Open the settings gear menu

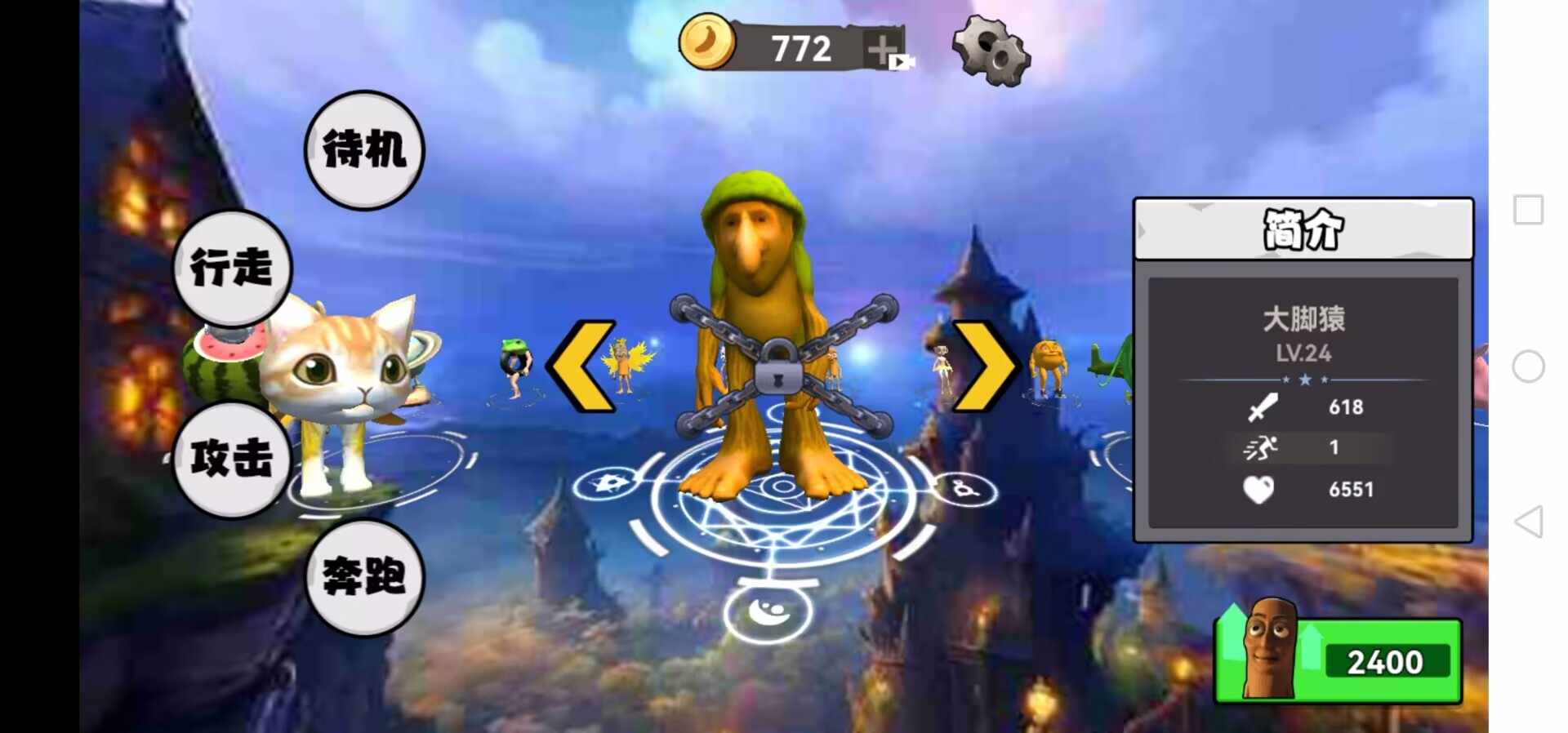pos(991,51)
